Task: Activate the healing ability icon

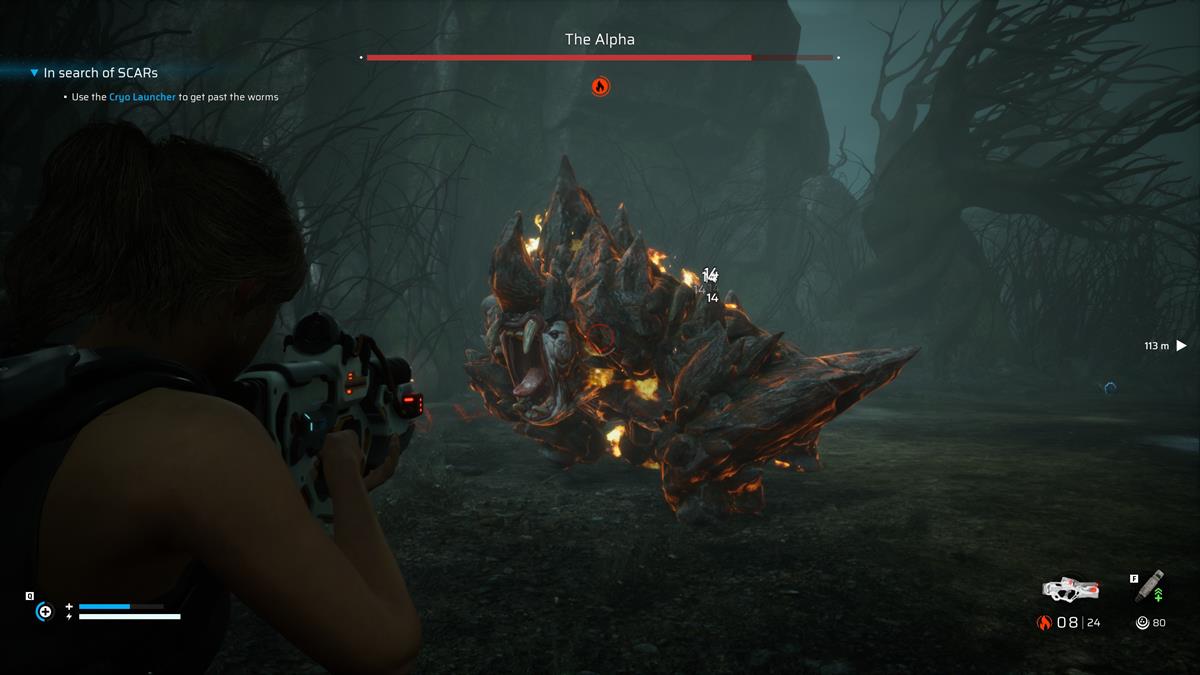Action: [x=44, y=611]
